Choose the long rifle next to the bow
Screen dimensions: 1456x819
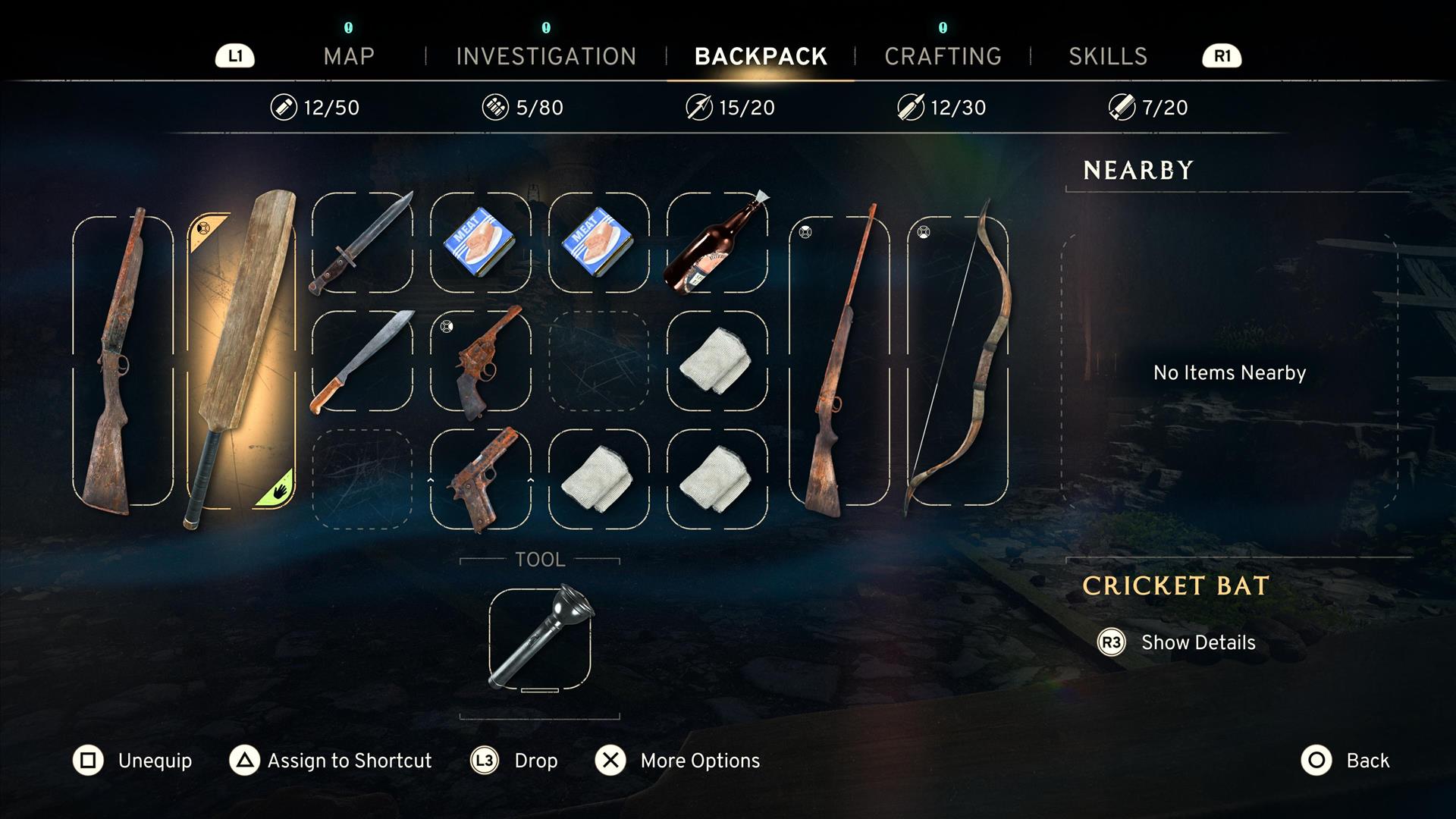point(839,361)
